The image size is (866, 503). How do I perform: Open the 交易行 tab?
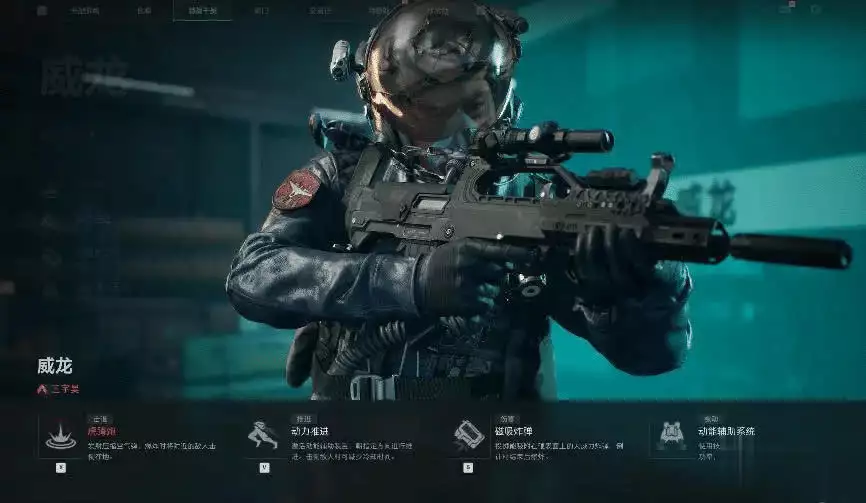321,11
